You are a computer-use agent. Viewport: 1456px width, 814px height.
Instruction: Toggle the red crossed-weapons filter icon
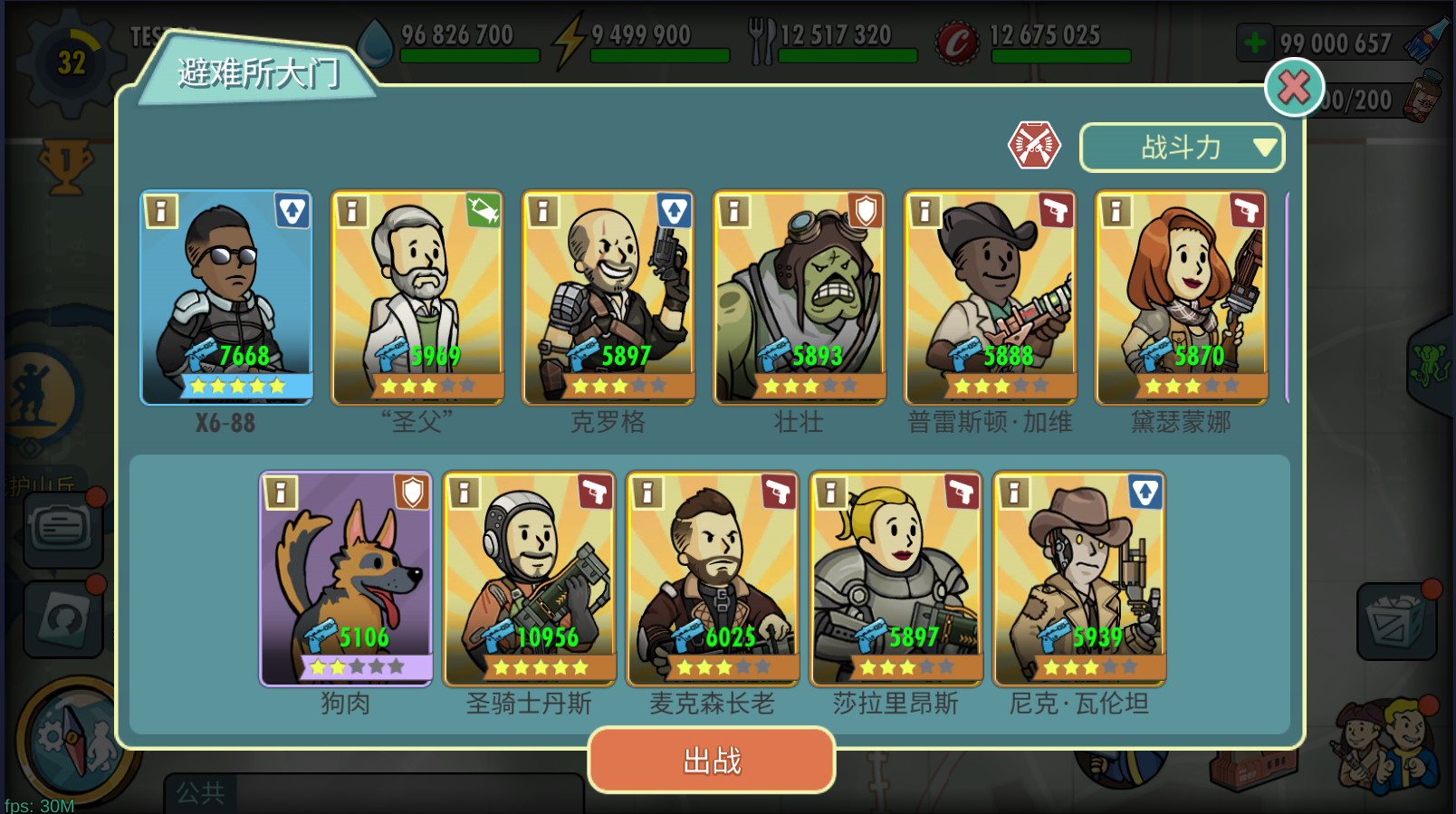tap(1034, 145)
